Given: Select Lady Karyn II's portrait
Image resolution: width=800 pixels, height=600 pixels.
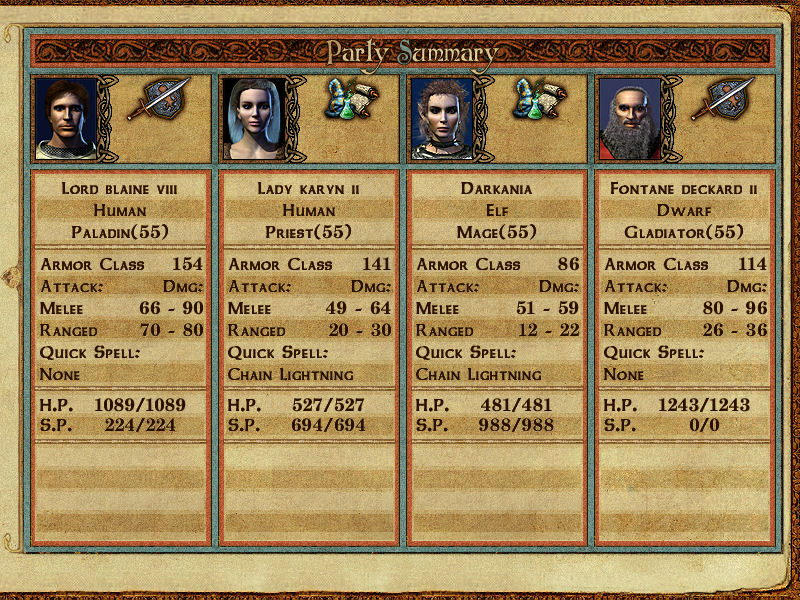Looking at the screenshot, I should point(254,118).
